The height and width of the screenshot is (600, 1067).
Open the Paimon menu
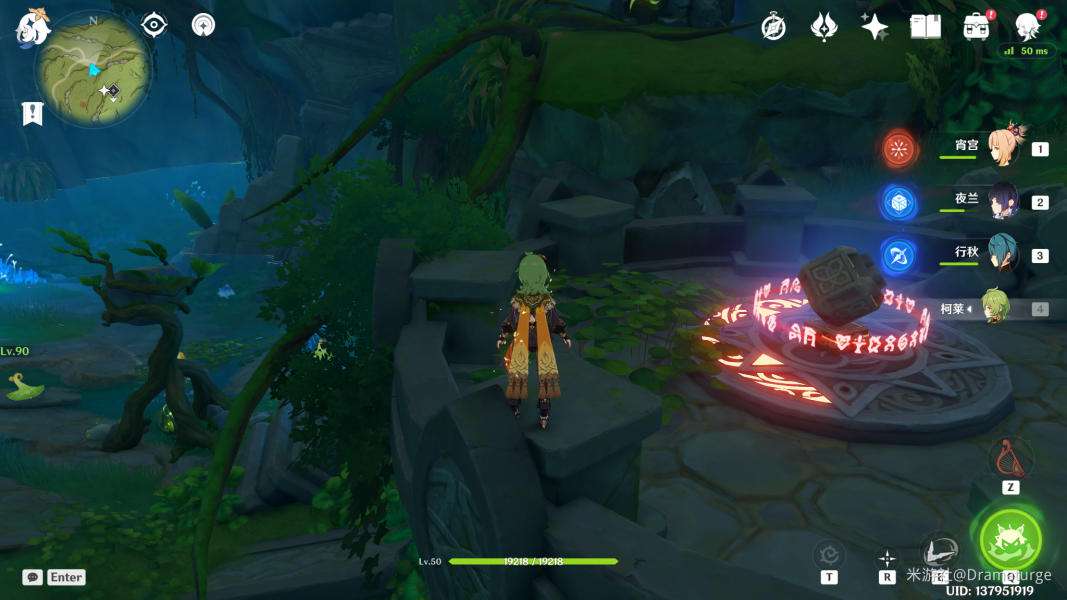pos(32,27)
